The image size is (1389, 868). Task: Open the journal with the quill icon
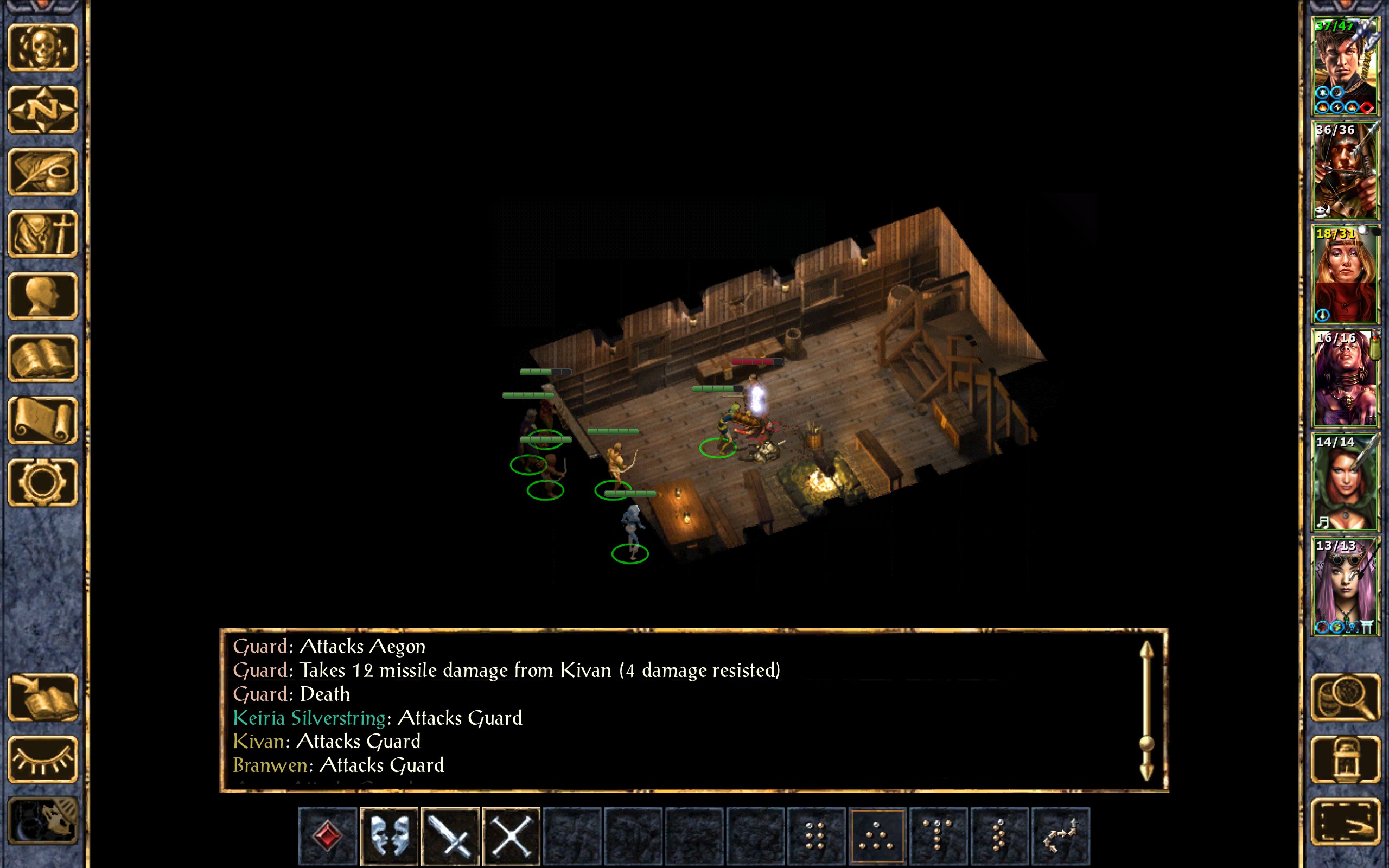pyautogui.click(x=43, y=171)
